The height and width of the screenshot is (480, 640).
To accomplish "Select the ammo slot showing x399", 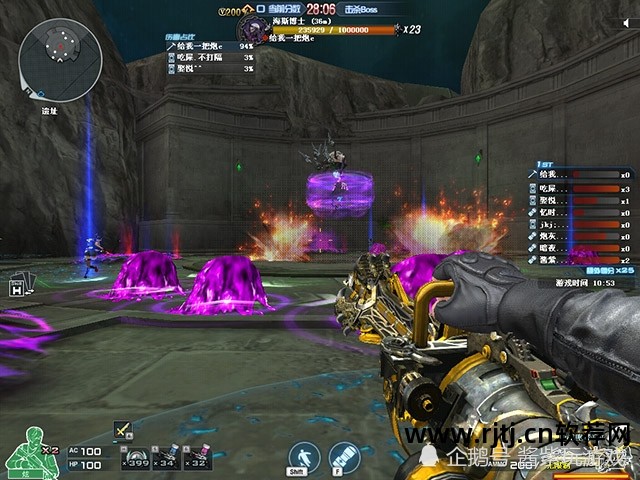I will [134, 456].
